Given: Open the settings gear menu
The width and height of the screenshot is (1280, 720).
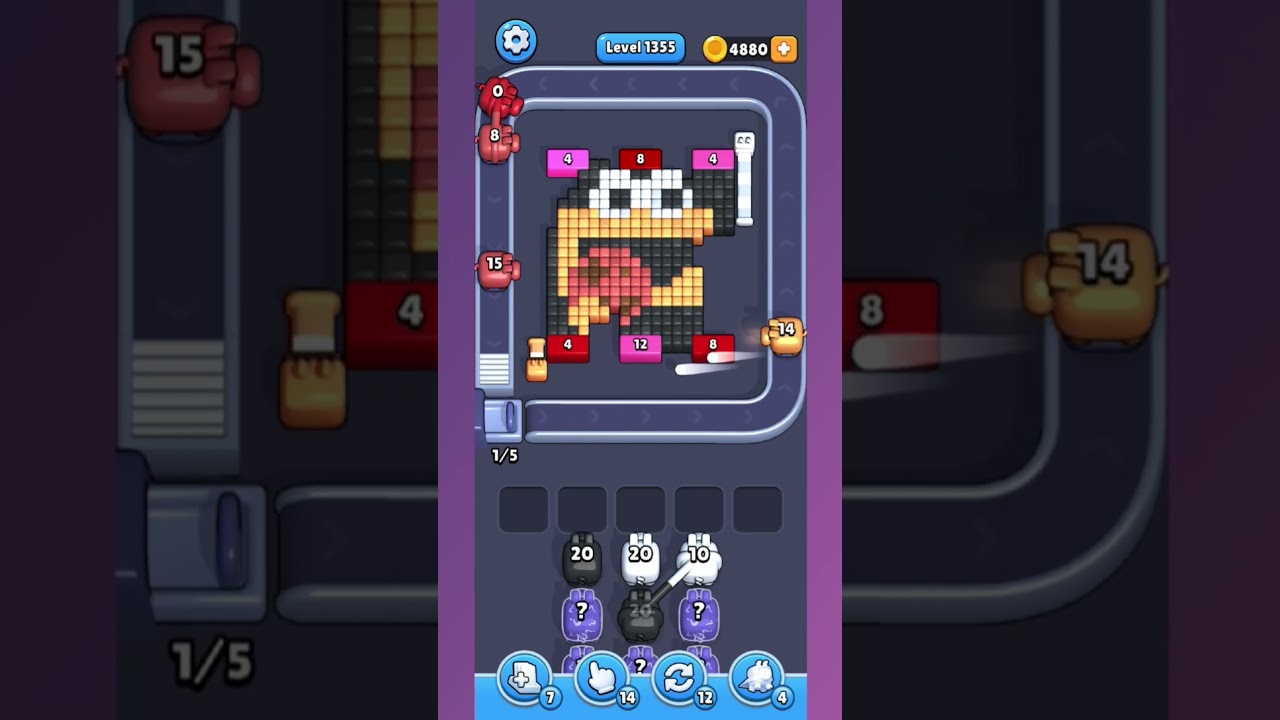Looking at the screenshot, I should 517,42.
